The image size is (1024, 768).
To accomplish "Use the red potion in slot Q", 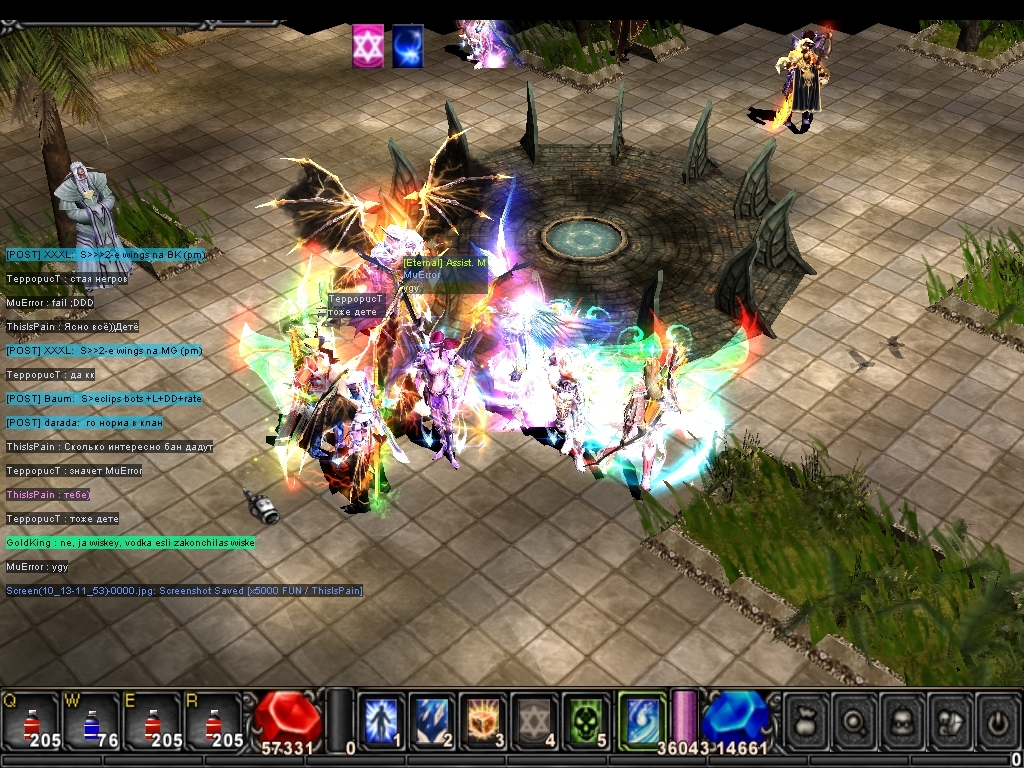I will tap(30, 722).
